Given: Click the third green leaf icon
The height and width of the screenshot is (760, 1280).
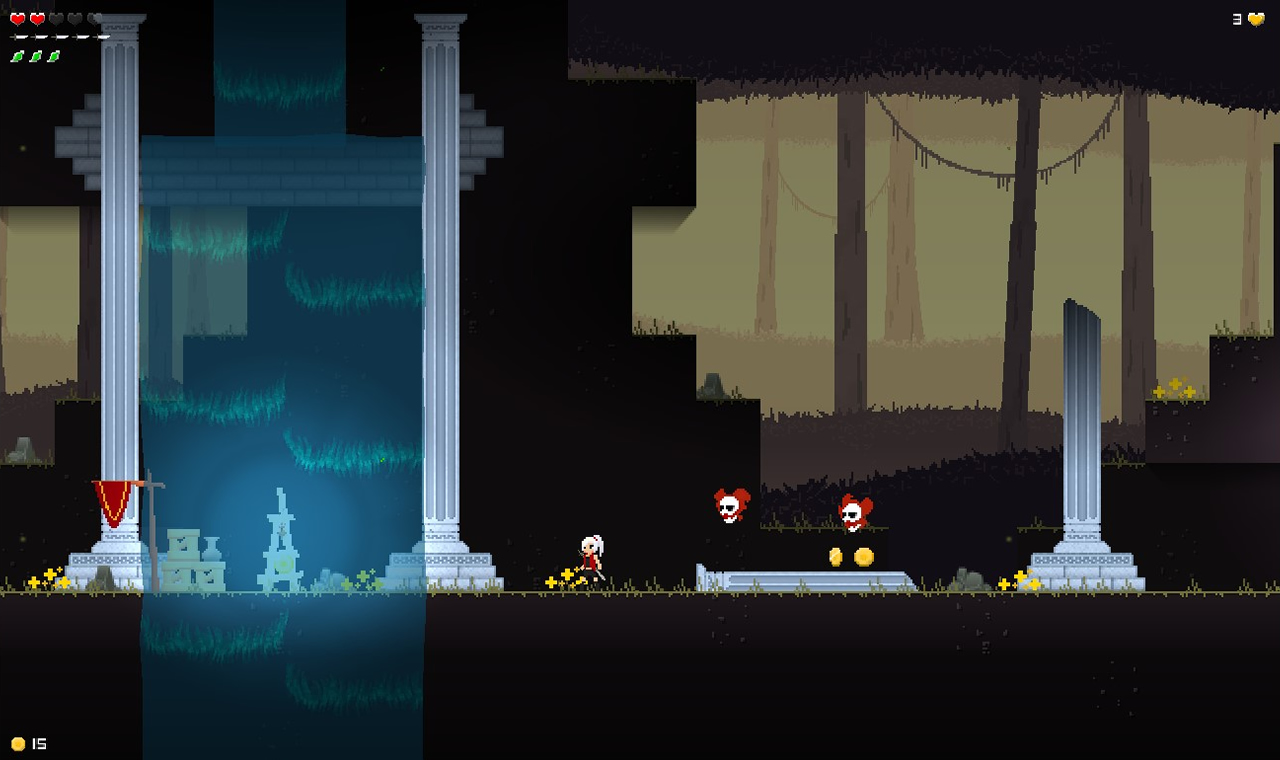Looking at the screenshot, I should click(52, 55).
